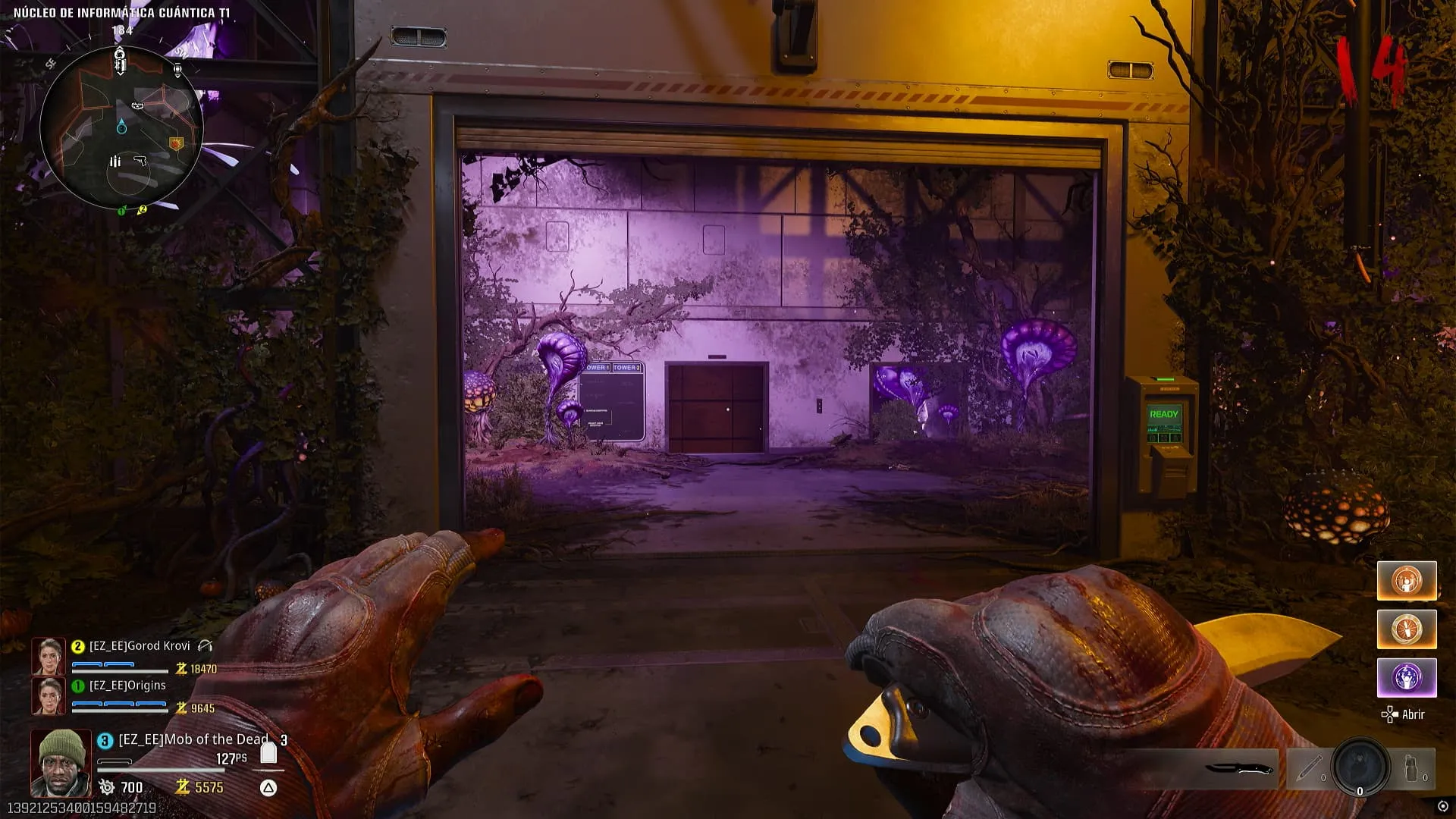
Task: Select the pistol wall-buy marker on minimap
Action: (140, 161)
